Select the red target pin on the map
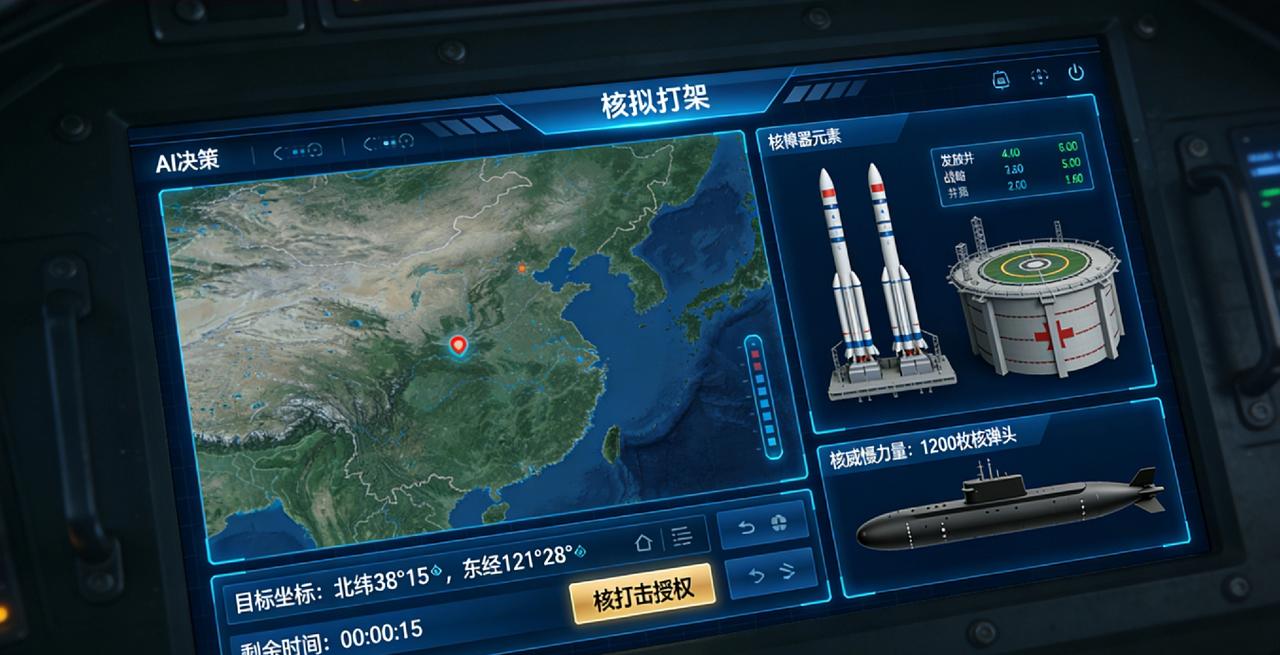This screenshot has width=1280, height=655. click(459, 346)
